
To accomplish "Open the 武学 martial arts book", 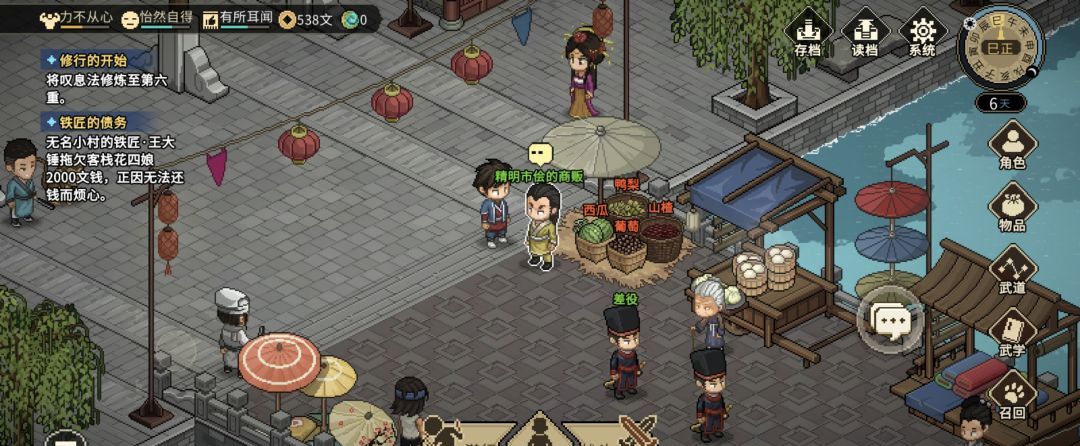I will coord(1012,333).
